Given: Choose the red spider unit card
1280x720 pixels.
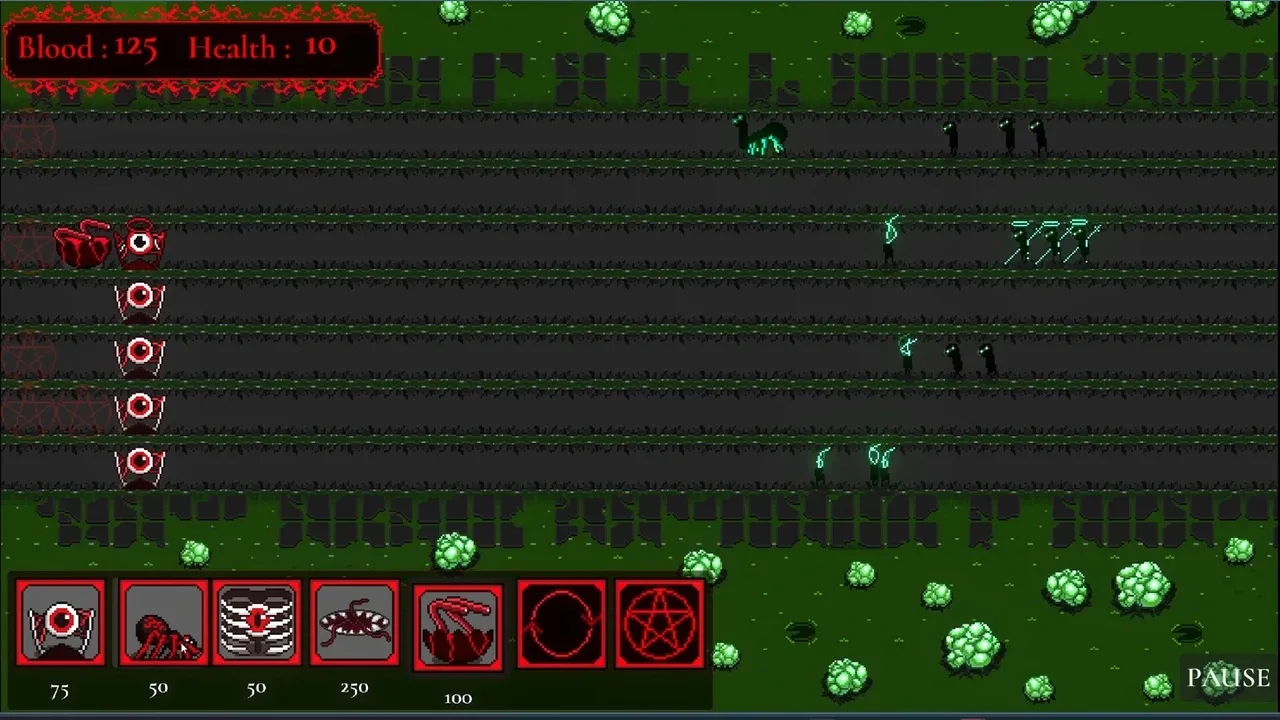Looking at the screenshot, I should [x=163, y=623].
